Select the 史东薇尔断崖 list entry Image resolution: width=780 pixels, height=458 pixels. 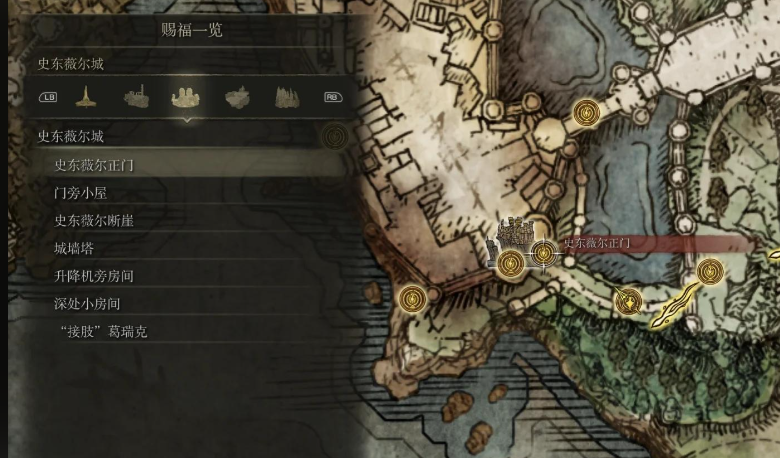(94, 220)
